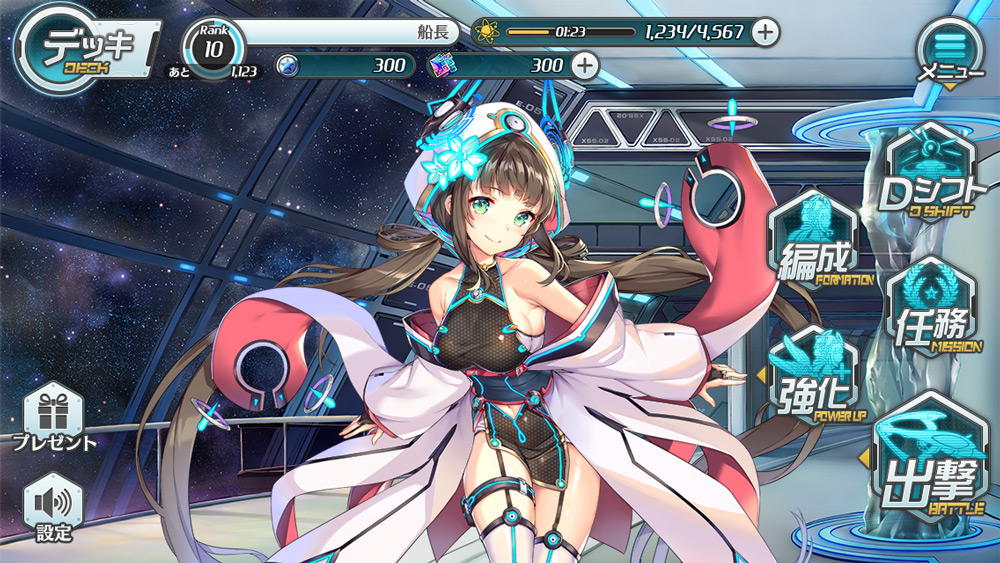Select the 船長 player name bar
The width and height of the screenshot is (1000, 563).
pos(350,32)
